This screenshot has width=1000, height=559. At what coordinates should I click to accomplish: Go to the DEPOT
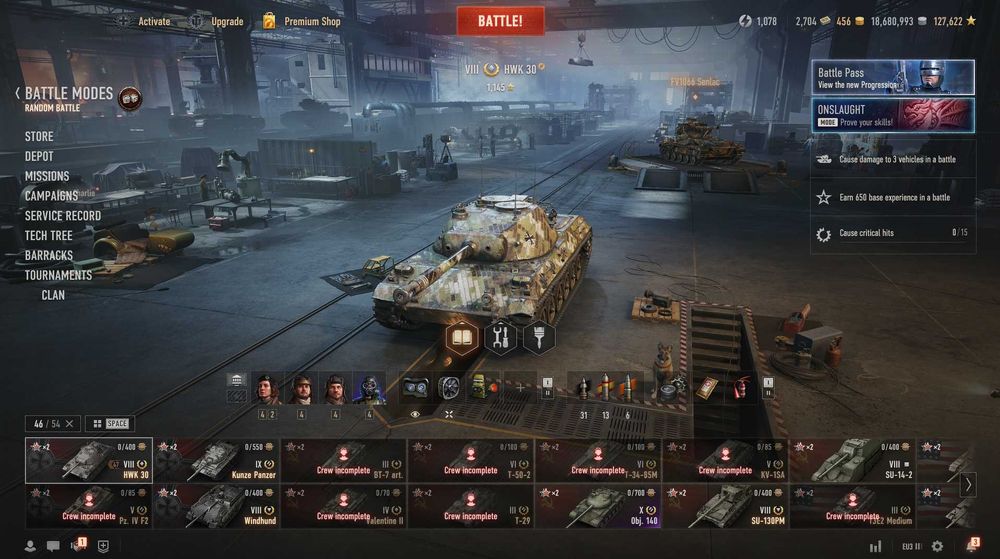click(x=39, y=156)
